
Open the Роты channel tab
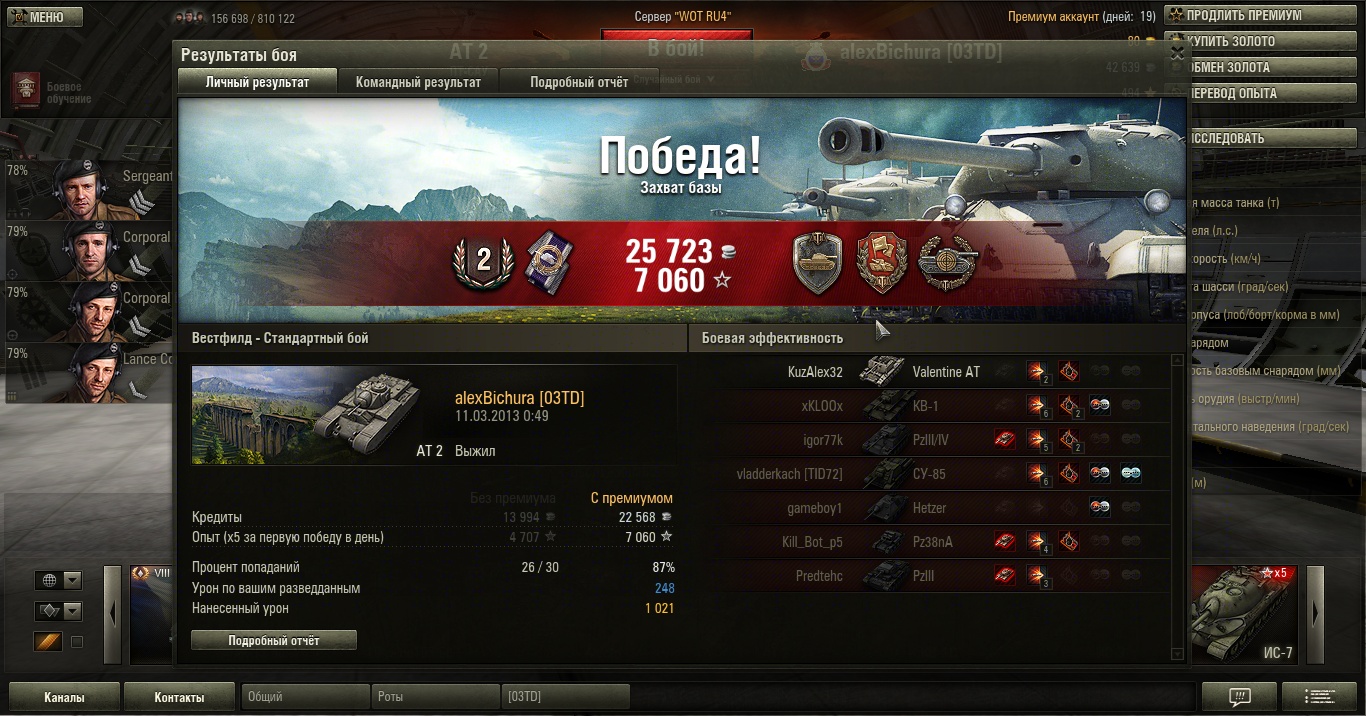[x=435, y=697]
